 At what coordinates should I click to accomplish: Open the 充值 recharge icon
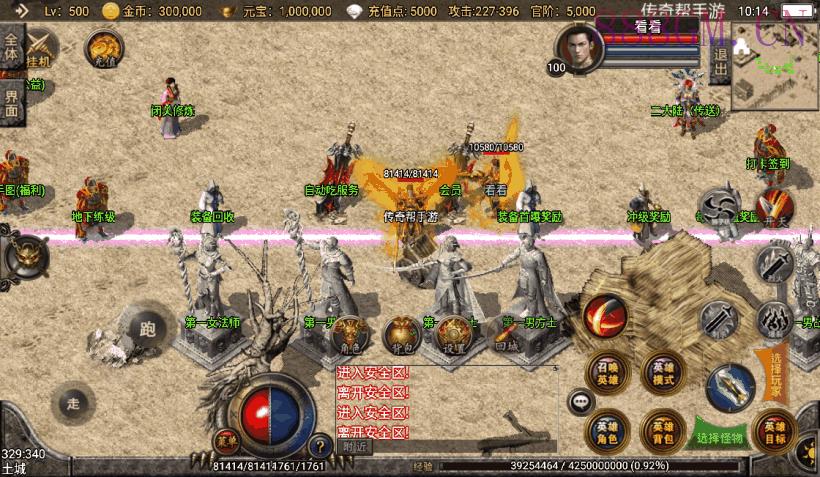104,48
